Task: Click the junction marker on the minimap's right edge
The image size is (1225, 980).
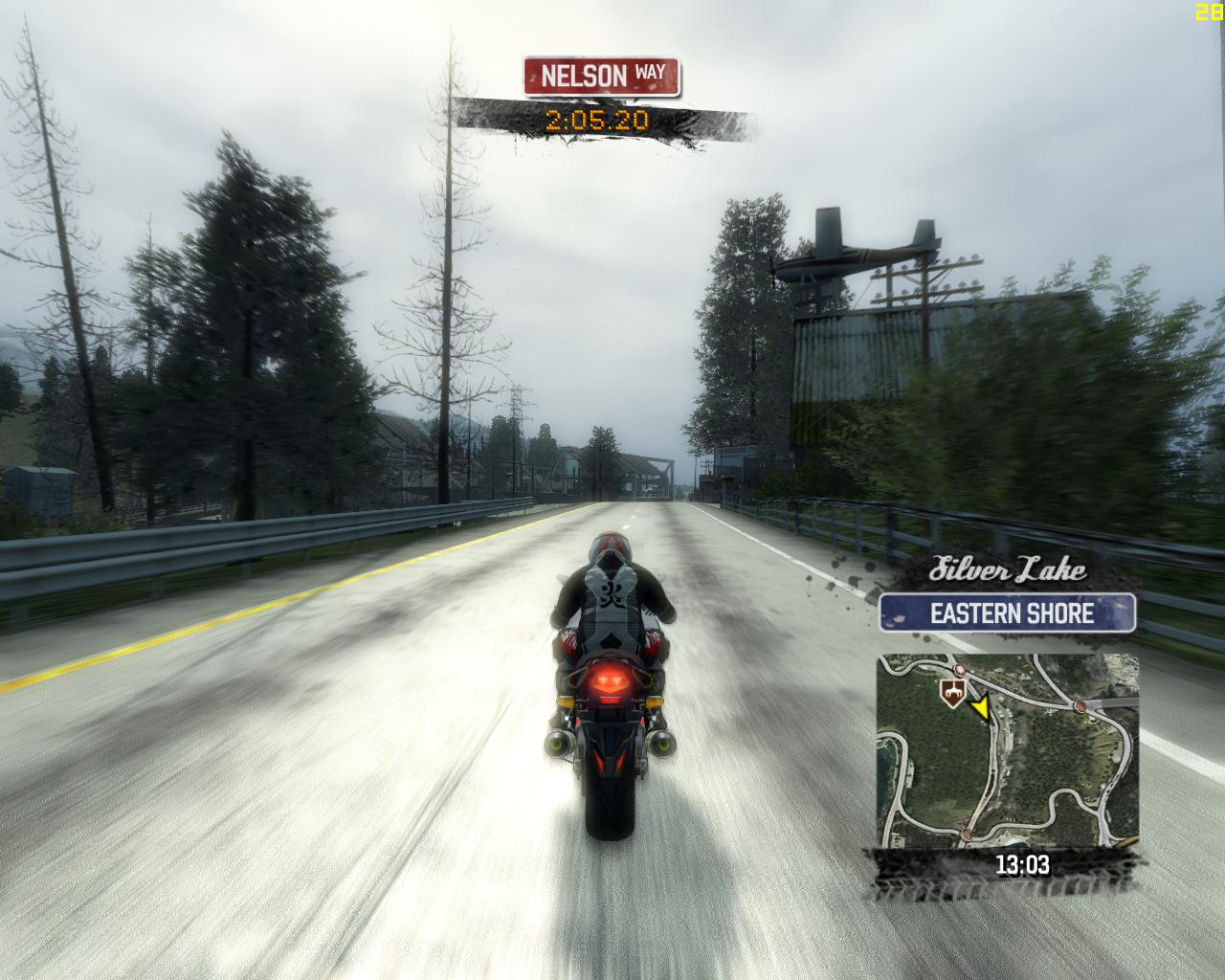Action: click(1080, 705)
